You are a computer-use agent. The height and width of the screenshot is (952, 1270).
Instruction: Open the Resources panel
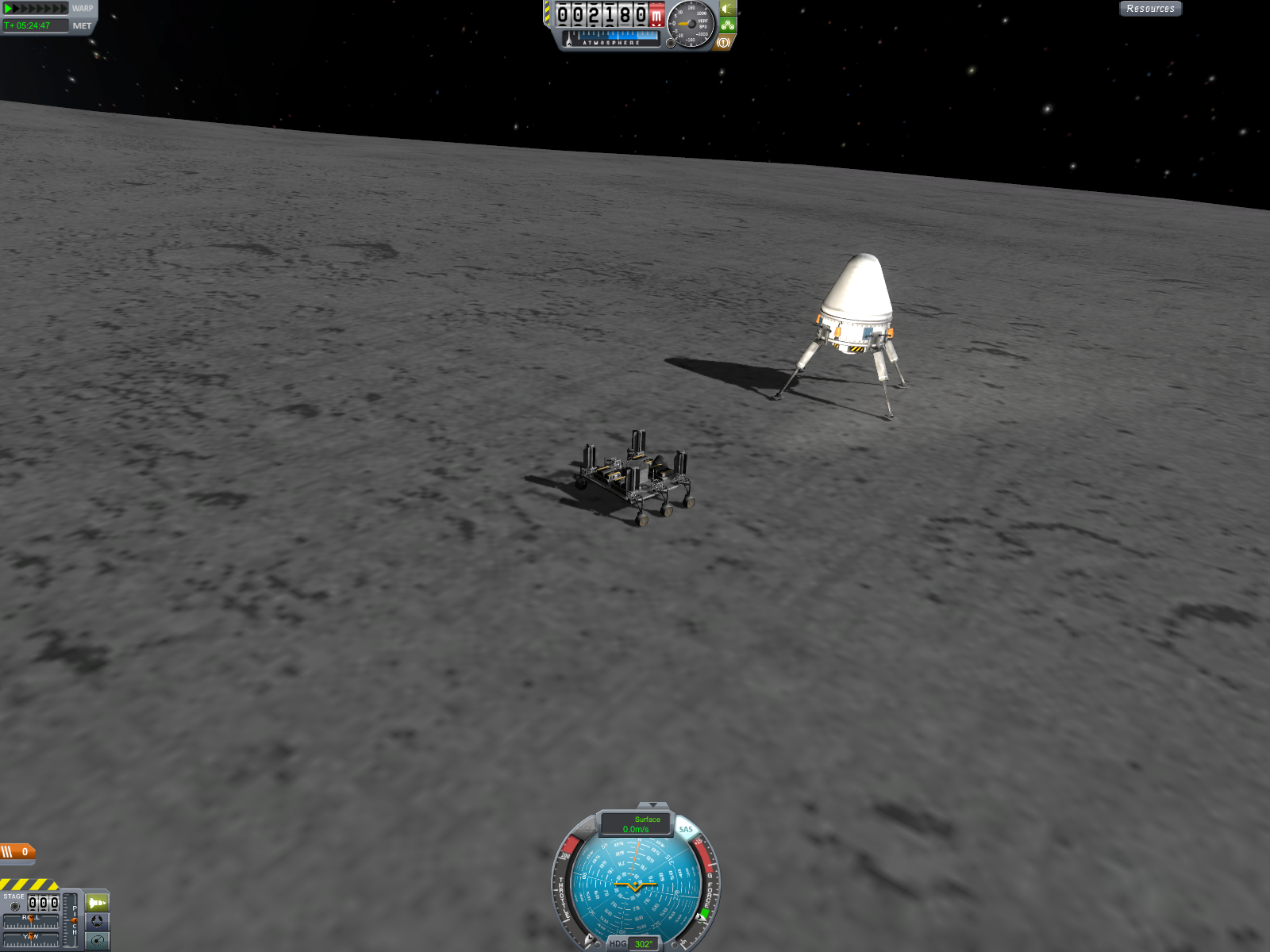pos(1150,9)
